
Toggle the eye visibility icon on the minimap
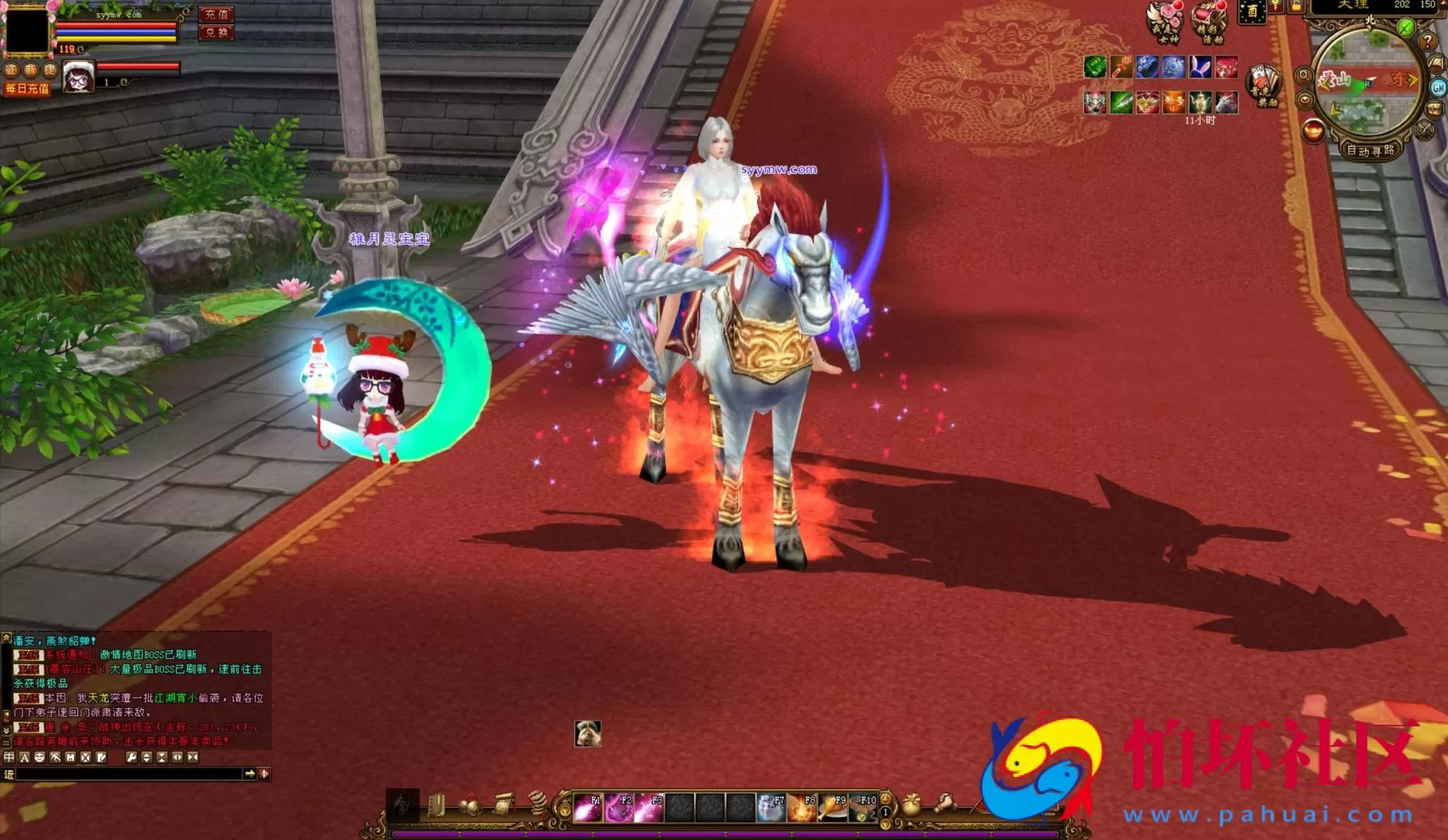point(1306,100)
